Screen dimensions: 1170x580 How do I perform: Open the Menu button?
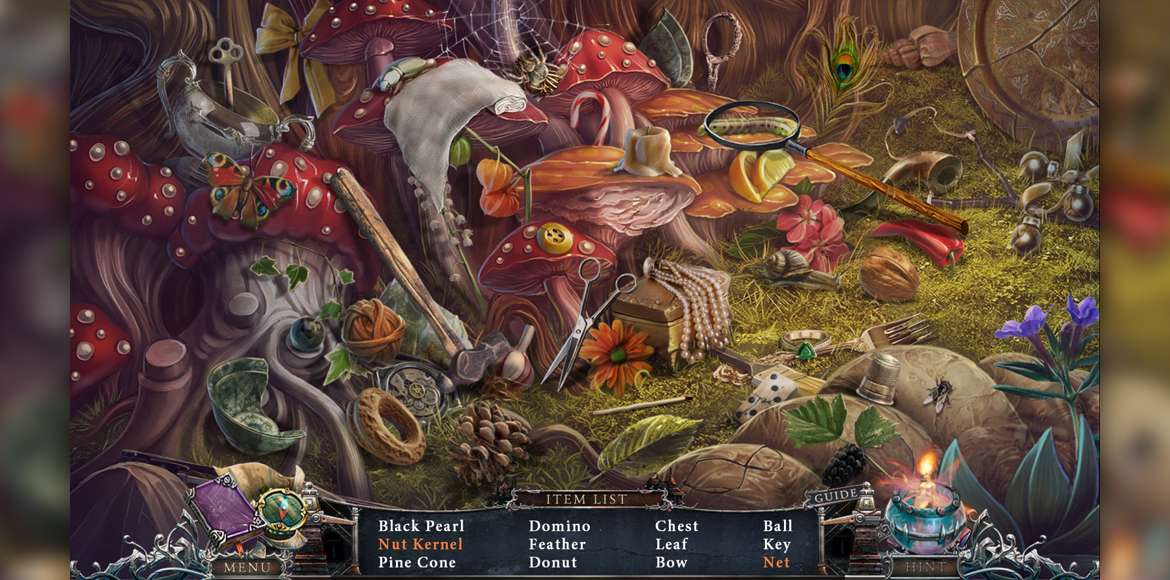pos(246,567)
